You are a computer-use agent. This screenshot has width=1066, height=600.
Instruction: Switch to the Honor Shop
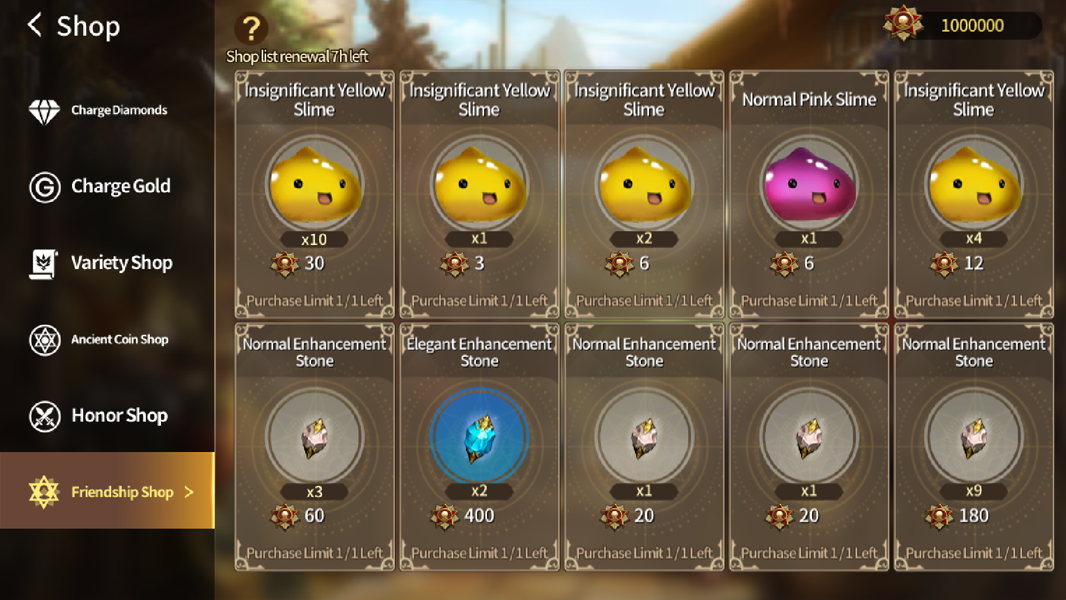pos(107,415)
